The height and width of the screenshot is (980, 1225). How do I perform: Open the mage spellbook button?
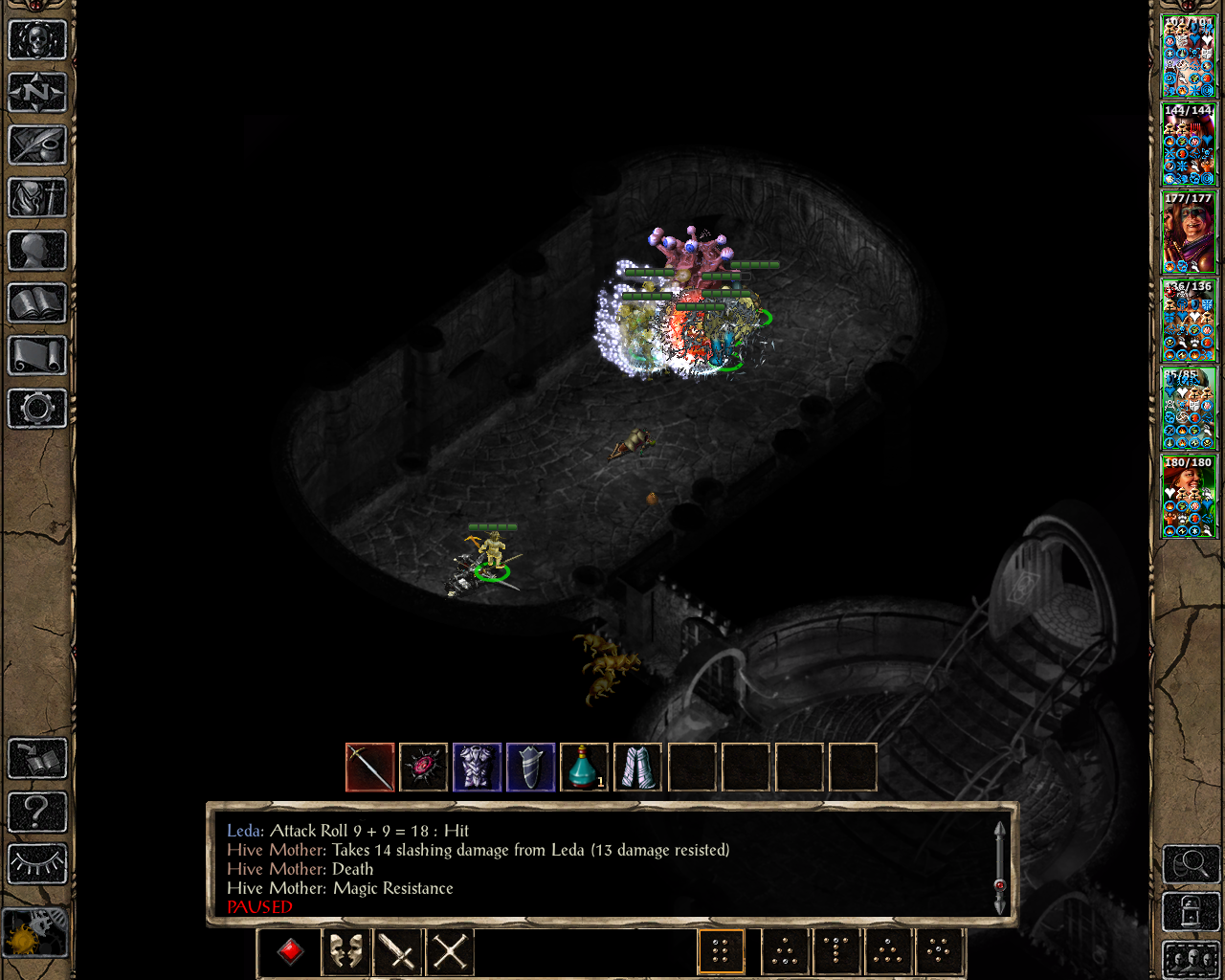37,303
